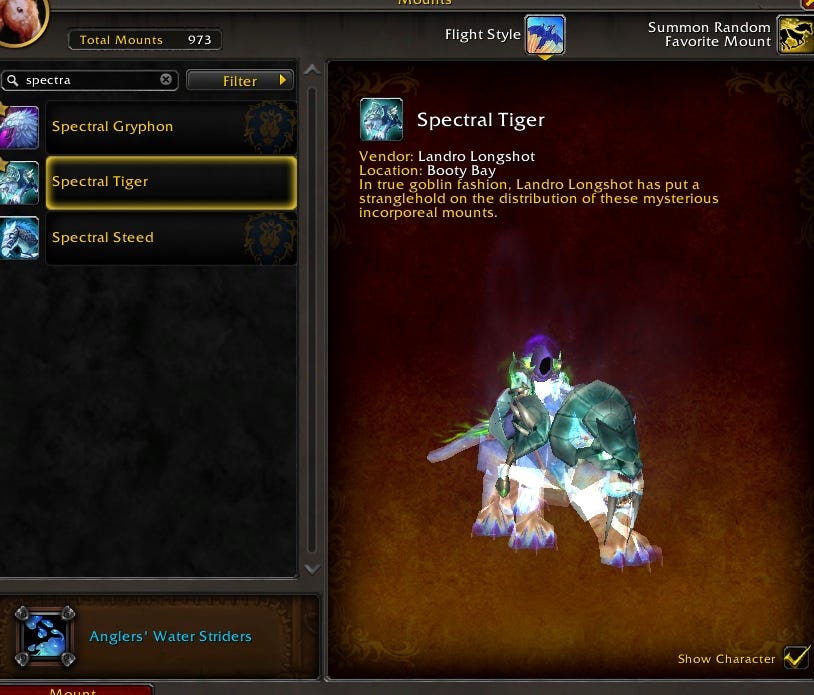Select Spectral Gryphon from the mount list
Screen dimensions: 814x695
pos(170,127)
